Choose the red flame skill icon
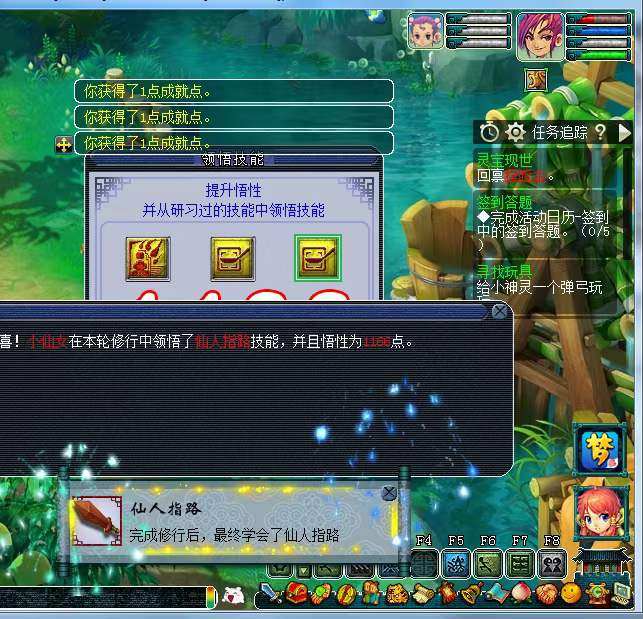The image size is (643, 619). click(147, 258)
